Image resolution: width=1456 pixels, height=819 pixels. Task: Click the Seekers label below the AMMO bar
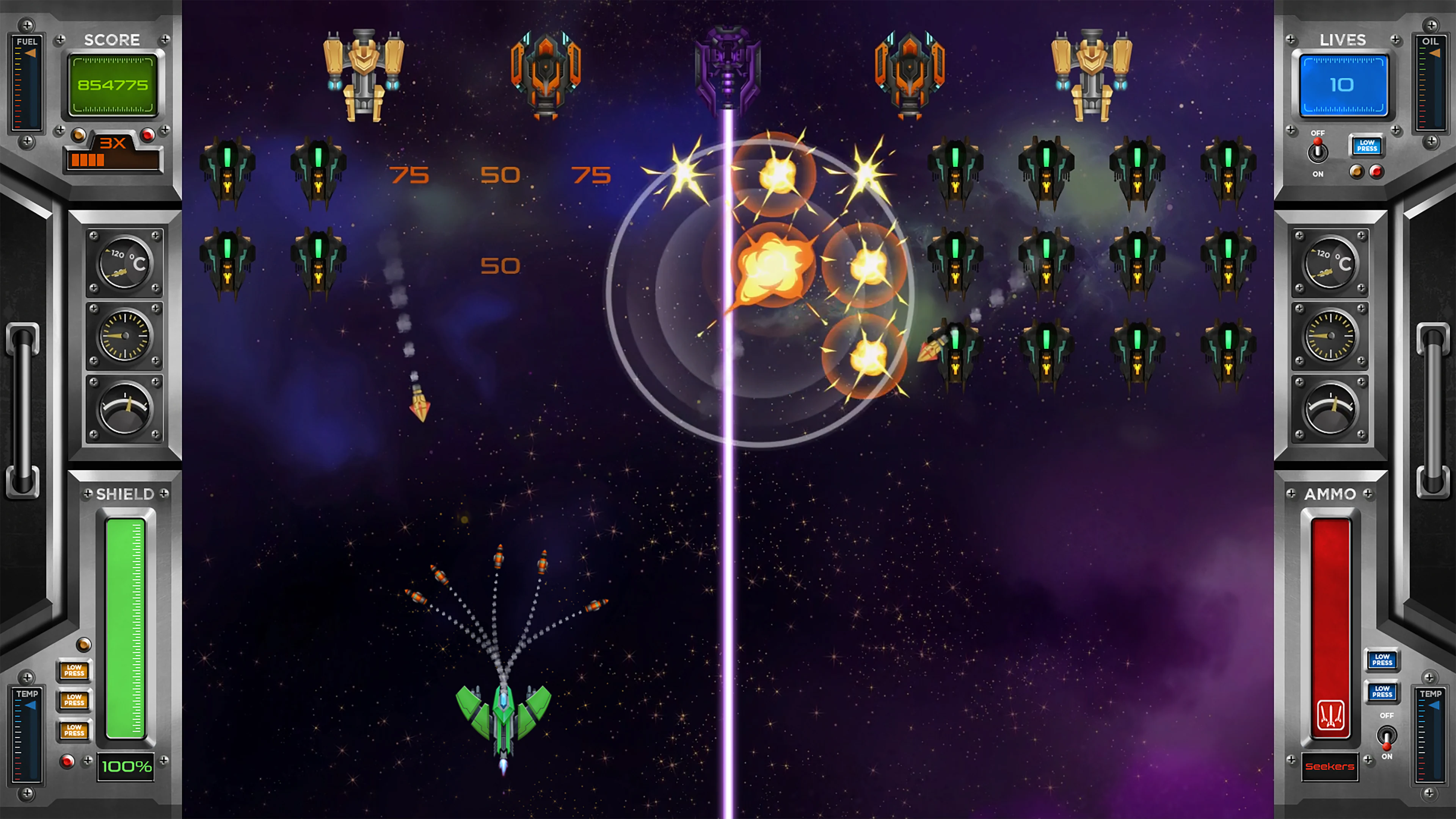1329,766
